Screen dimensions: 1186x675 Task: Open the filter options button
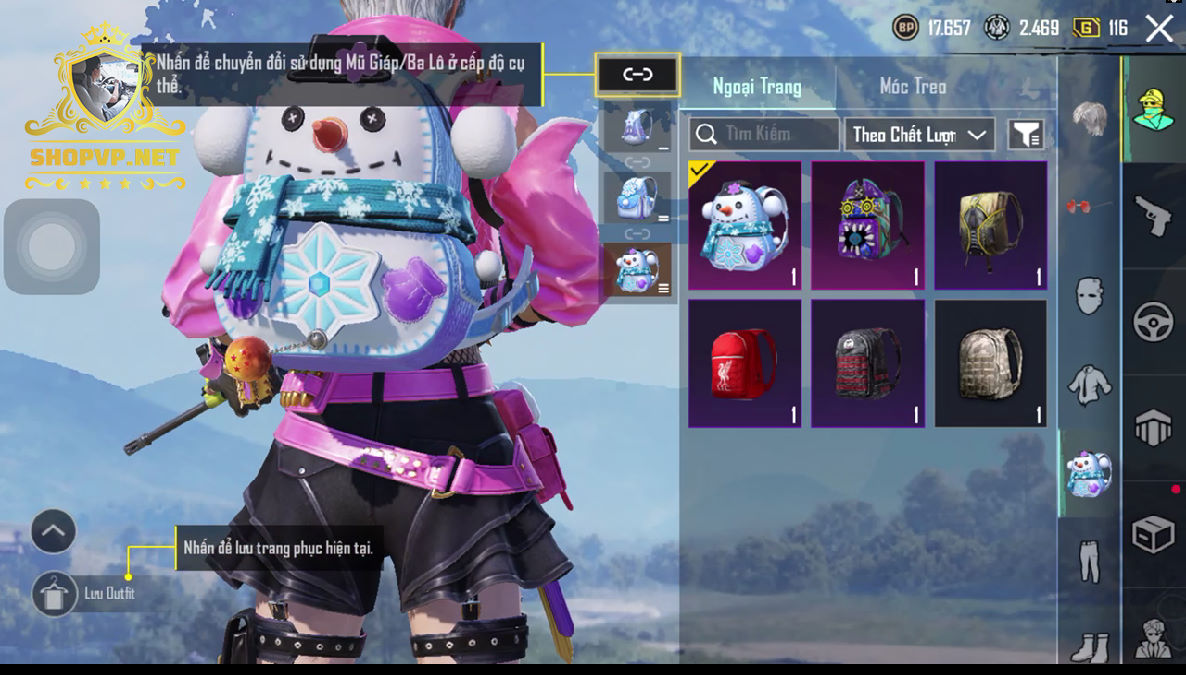click(1026, 134)
